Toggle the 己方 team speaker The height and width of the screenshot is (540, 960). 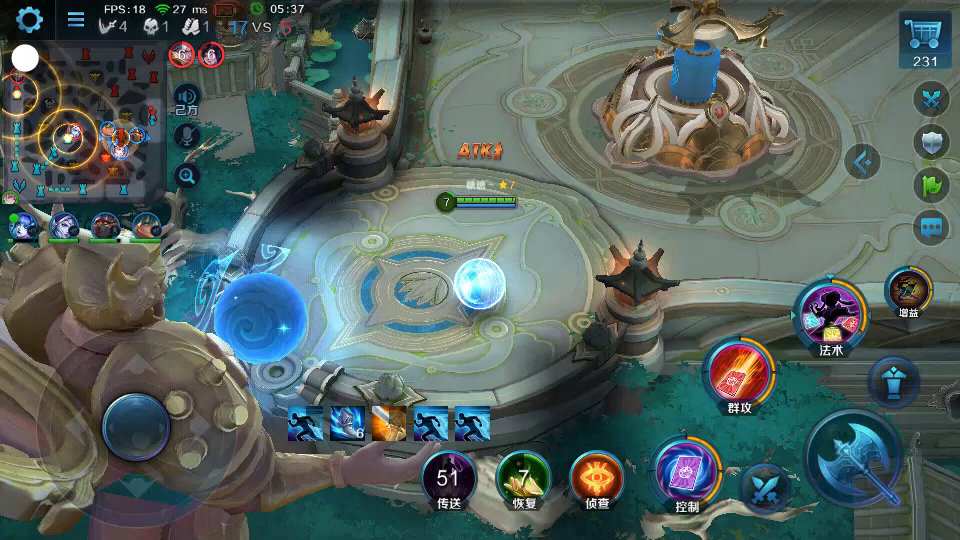point(186,98)
